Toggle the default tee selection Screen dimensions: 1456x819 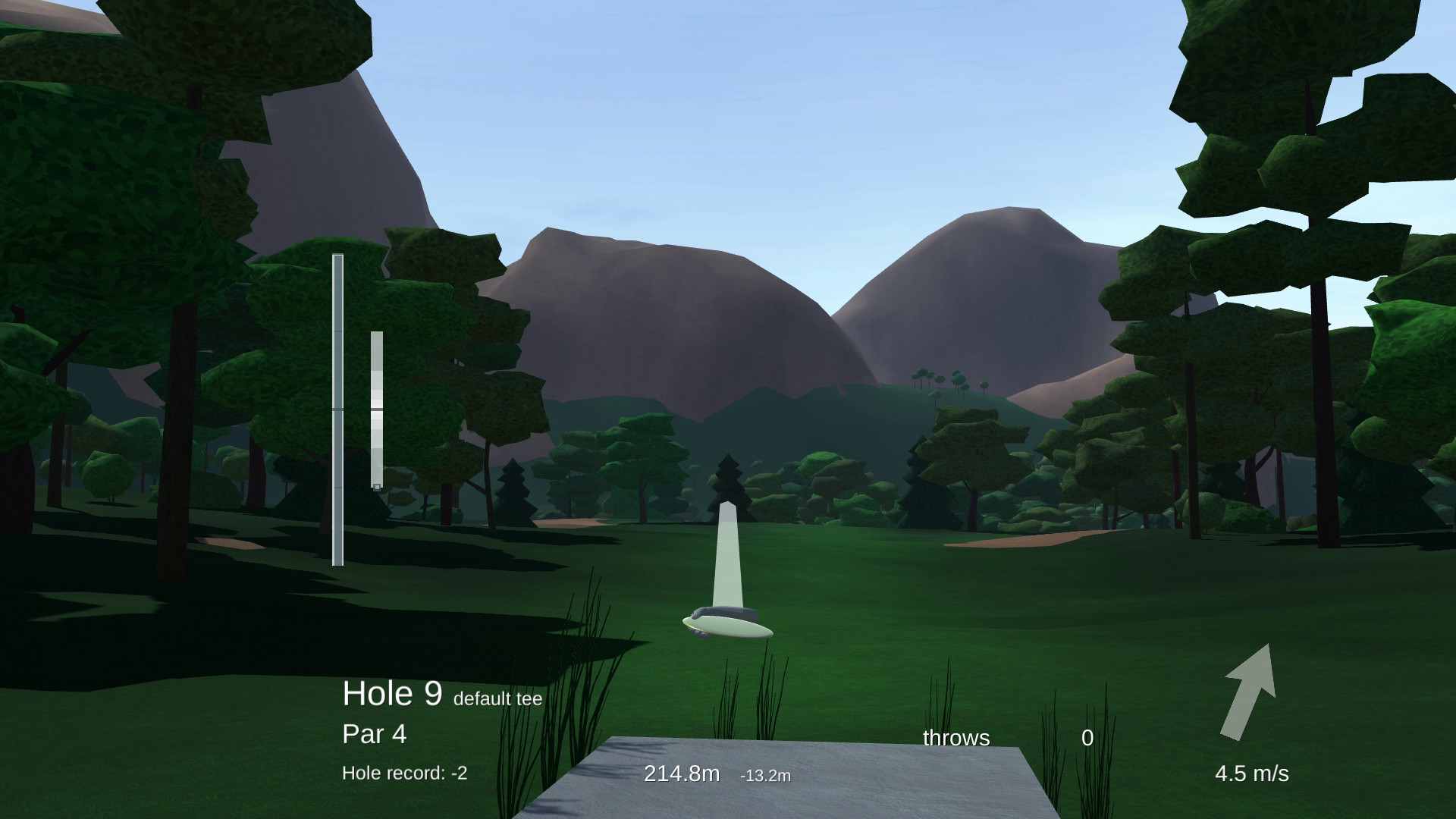[497, 699]
